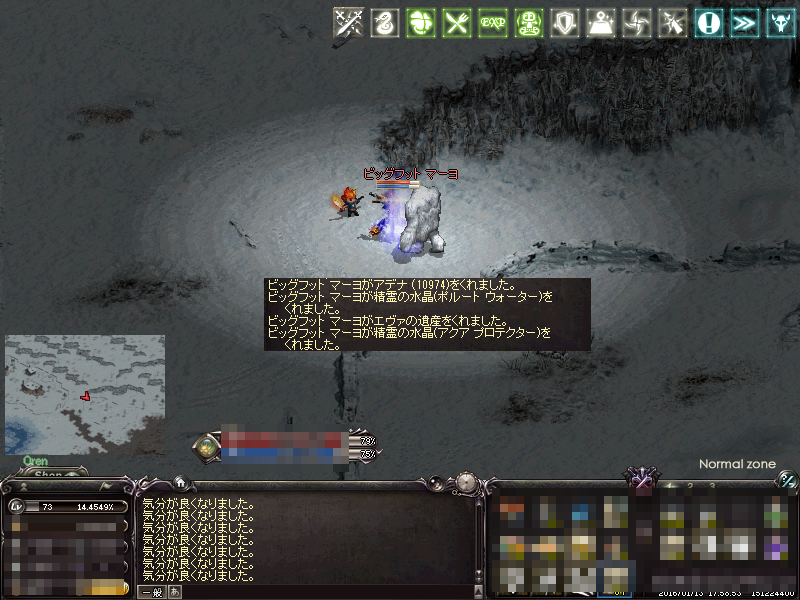Click the home icon above the chat log
Viewport: 800px width, 600px height.
click(x=179, y=481)
